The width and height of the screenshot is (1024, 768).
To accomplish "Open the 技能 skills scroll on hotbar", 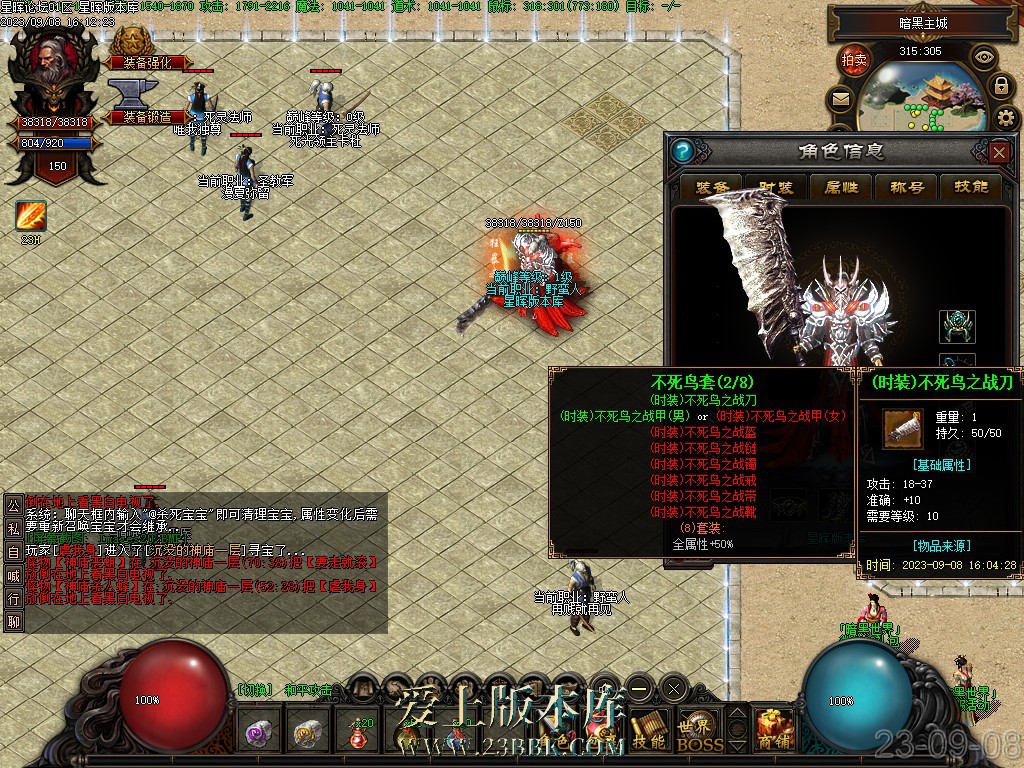I will [649, 734].
